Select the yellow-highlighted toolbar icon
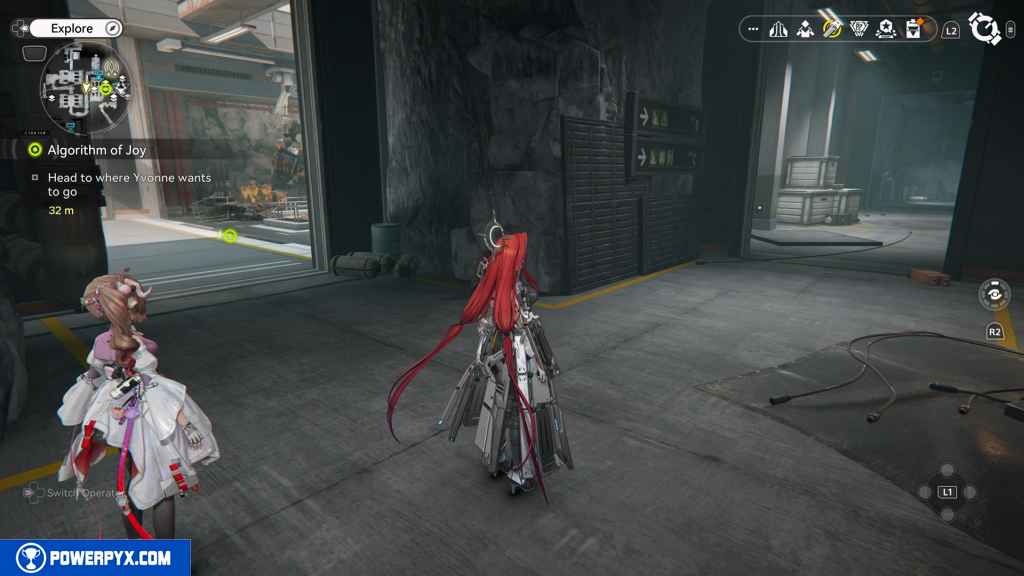 tap(832, 29)
